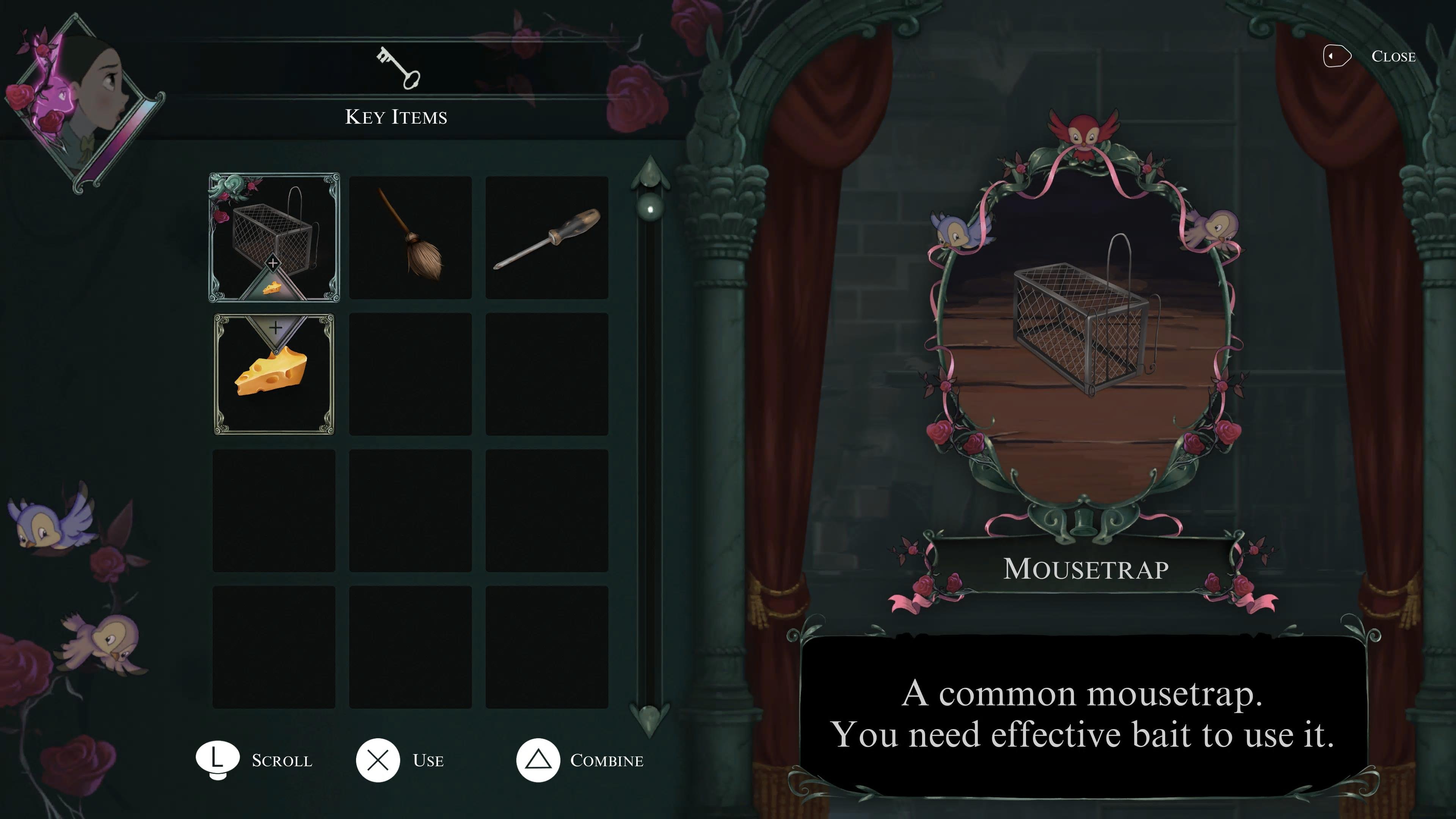The width and height of the screenshot is (1456, 819).
Task: Select the broom item slot
Action: 410,237
